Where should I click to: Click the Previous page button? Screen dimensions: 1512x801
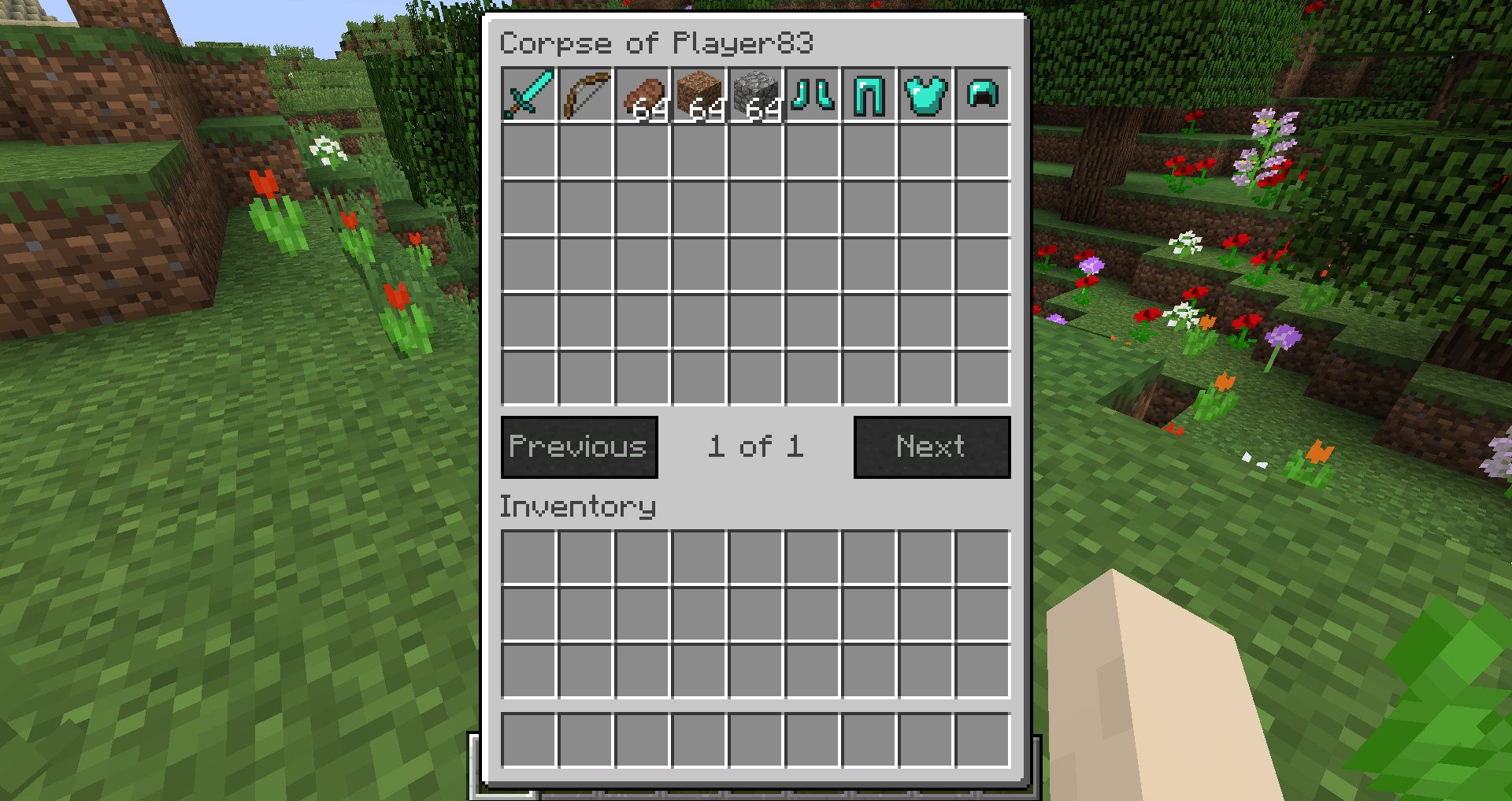click(579, 447)
